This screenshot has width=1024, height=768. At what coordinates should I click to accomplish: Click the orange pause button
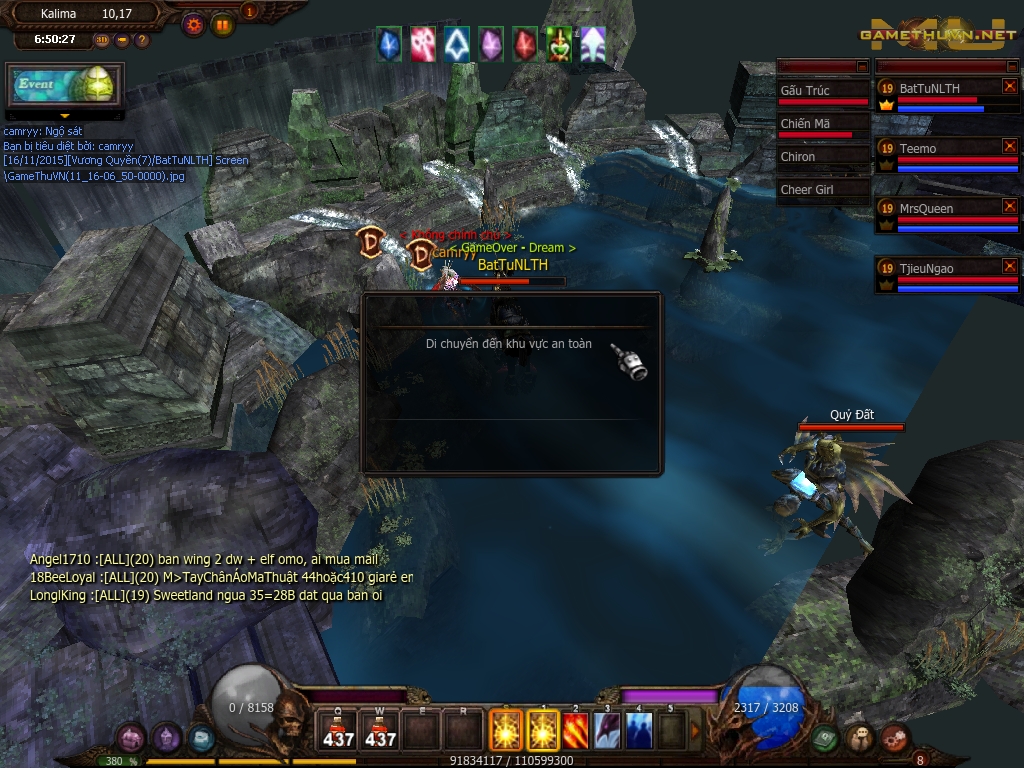point(220,24)
